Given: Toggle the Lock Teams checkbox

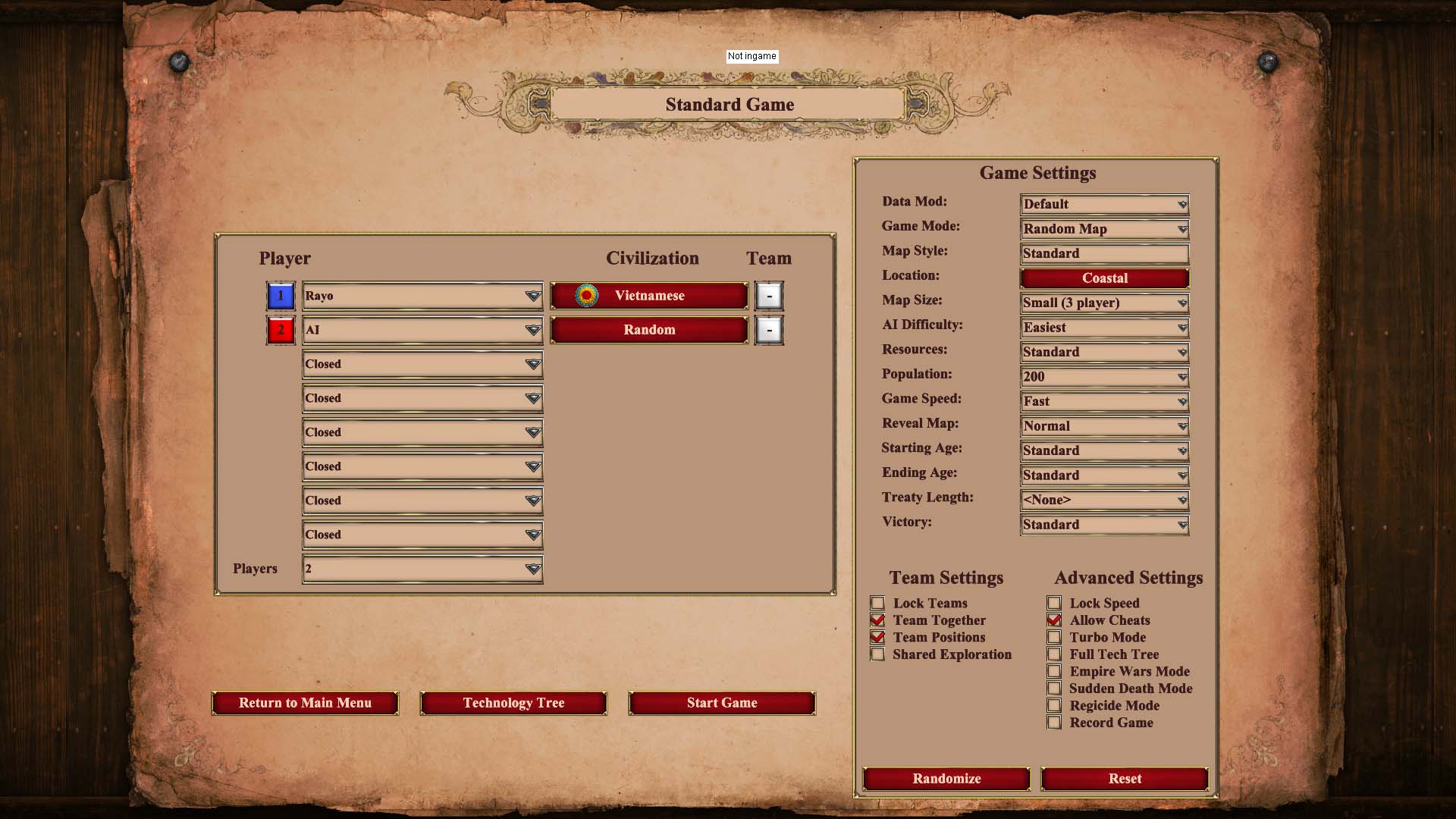Looking at the screenshot, I should click(x=878, y=604).
